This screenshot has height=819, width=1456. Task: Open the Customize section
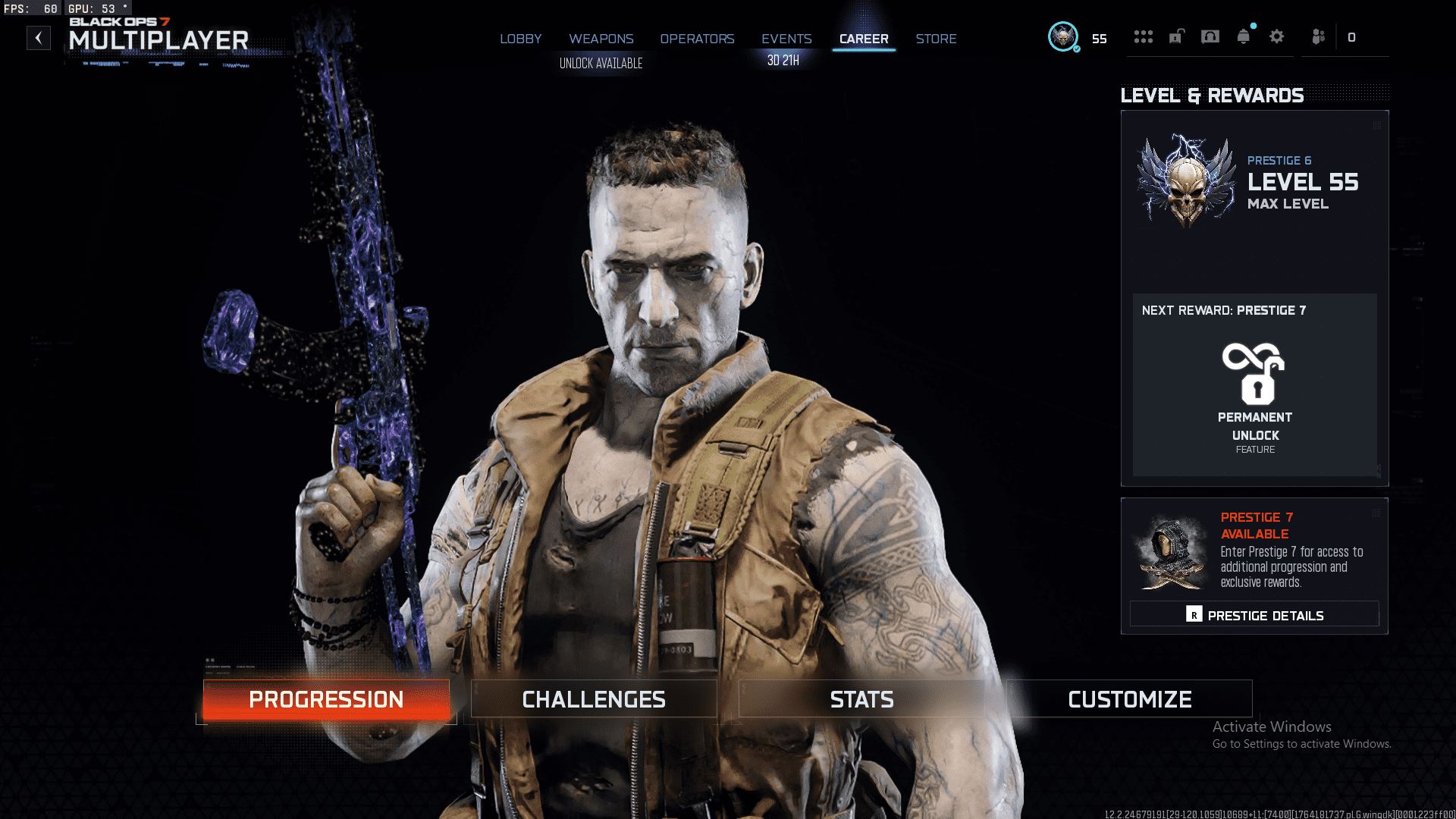point(1129,698)
